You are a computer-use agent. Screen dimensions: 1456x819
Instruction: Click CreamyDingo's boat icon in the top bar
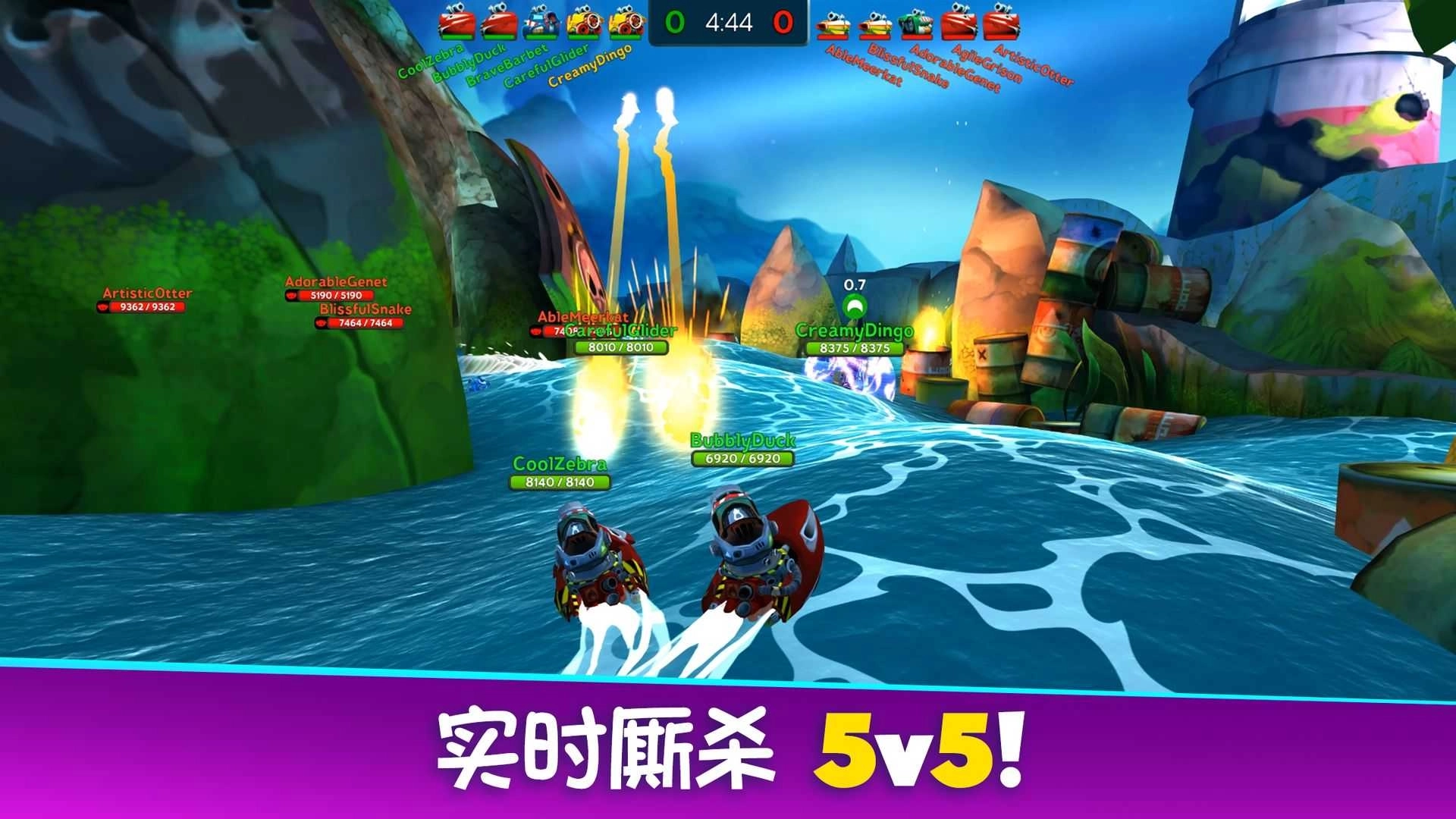tap(626, 24)
